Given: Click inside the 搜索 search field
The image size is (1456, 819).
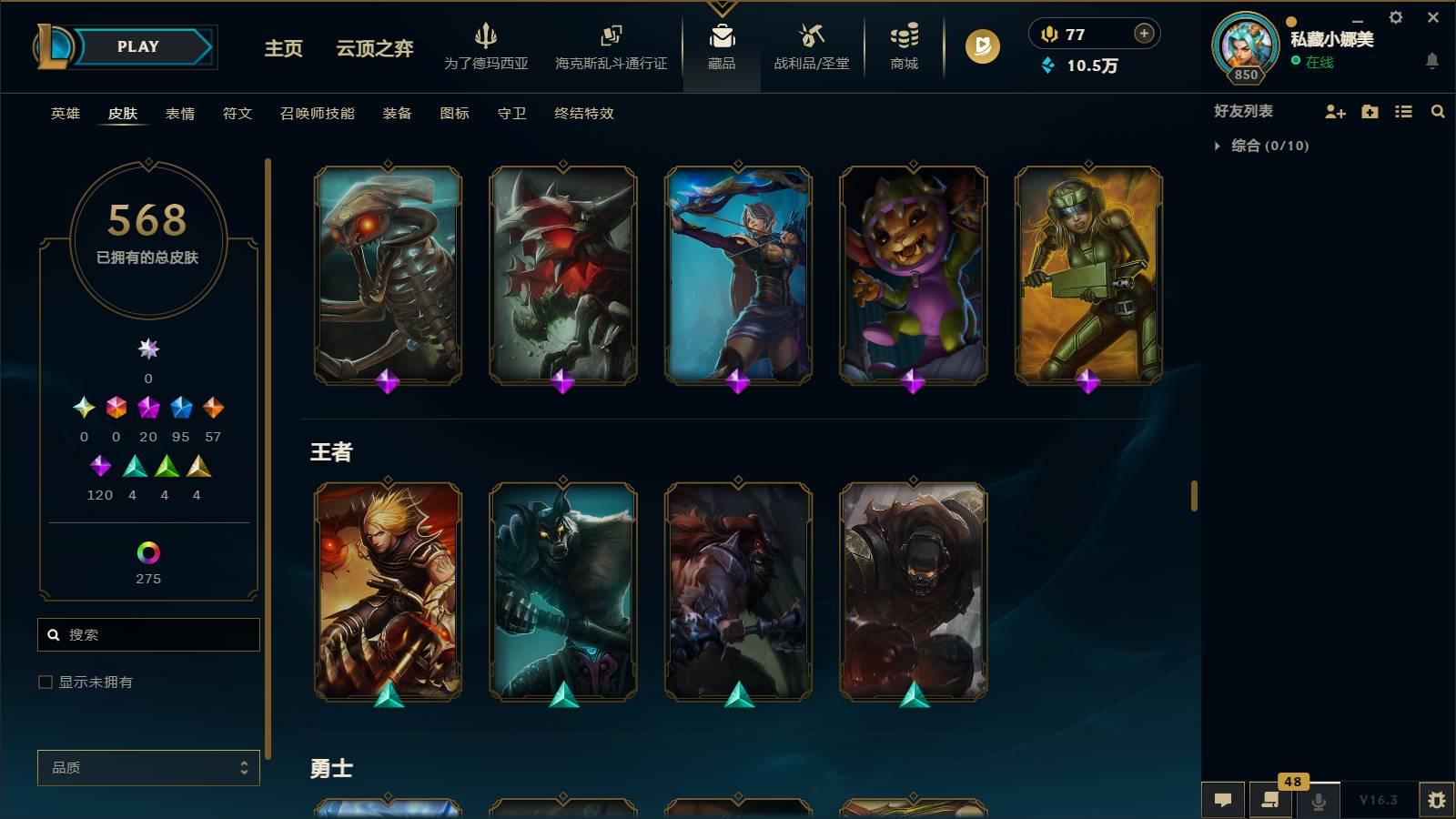Looking at the screenshot, I should [x=148, y=634].
